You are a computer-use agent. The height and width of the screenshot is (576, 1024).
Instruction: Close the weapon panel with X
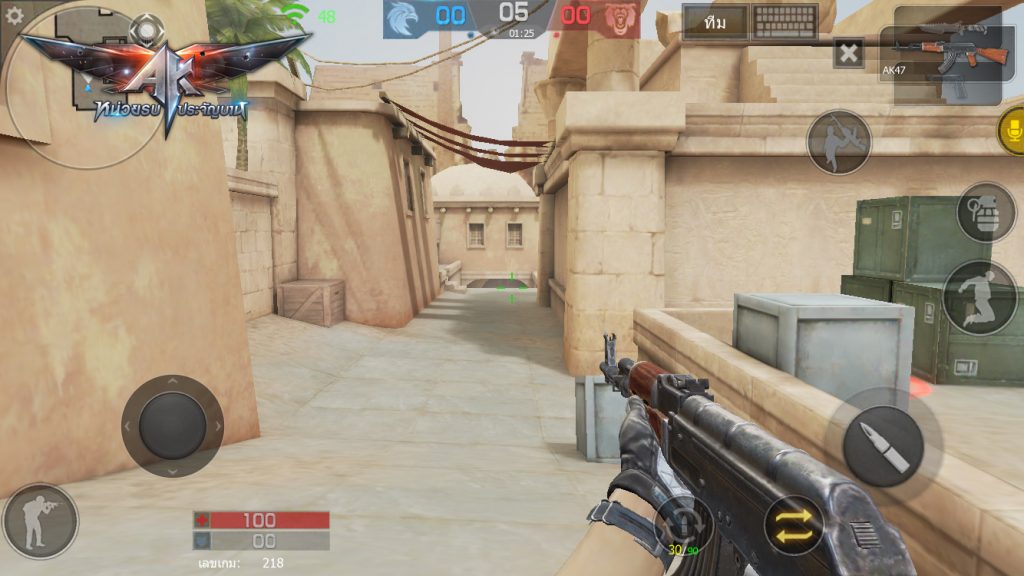pos(848,53)
